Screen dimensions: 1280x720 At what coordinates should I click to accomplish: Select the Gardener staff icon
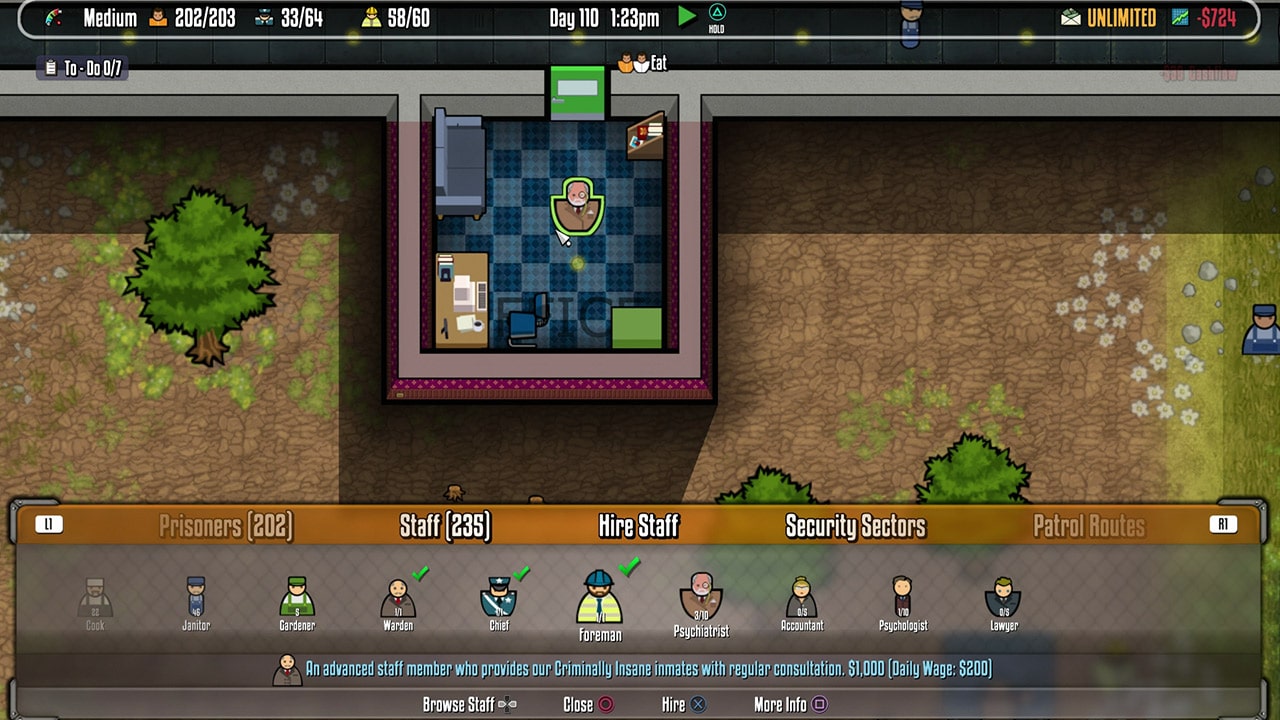pyautogui.click(x=296, y=598)
